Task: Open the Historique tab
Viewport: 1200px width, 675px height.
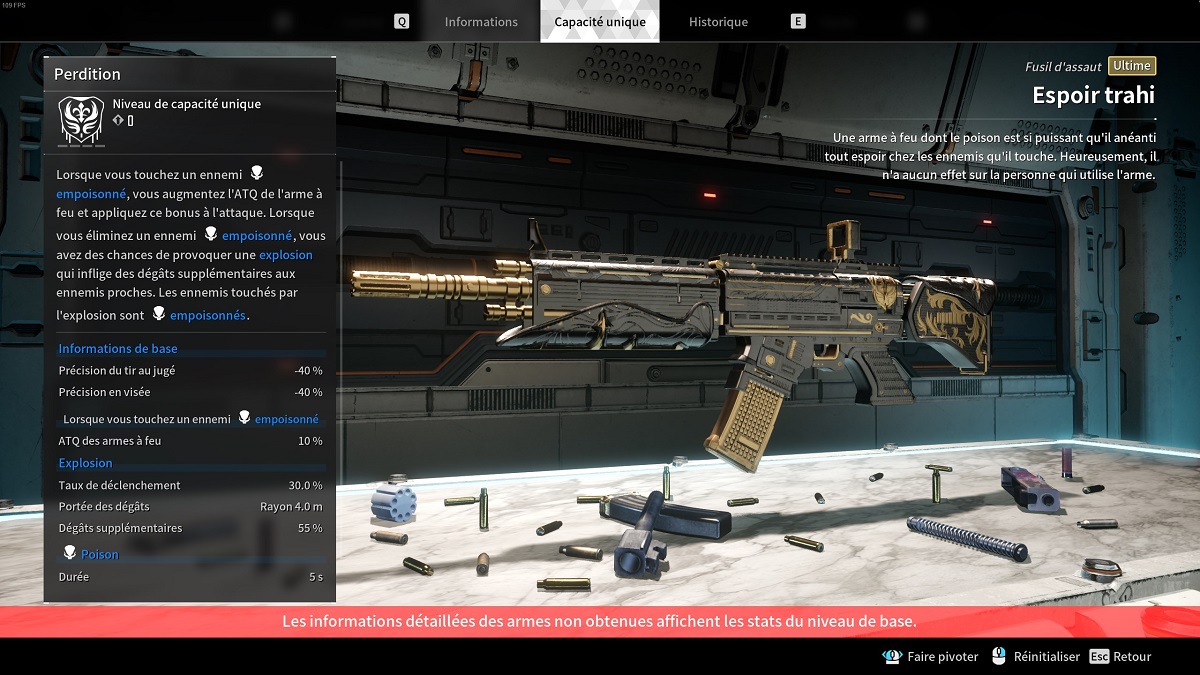Action: [718, 22]
